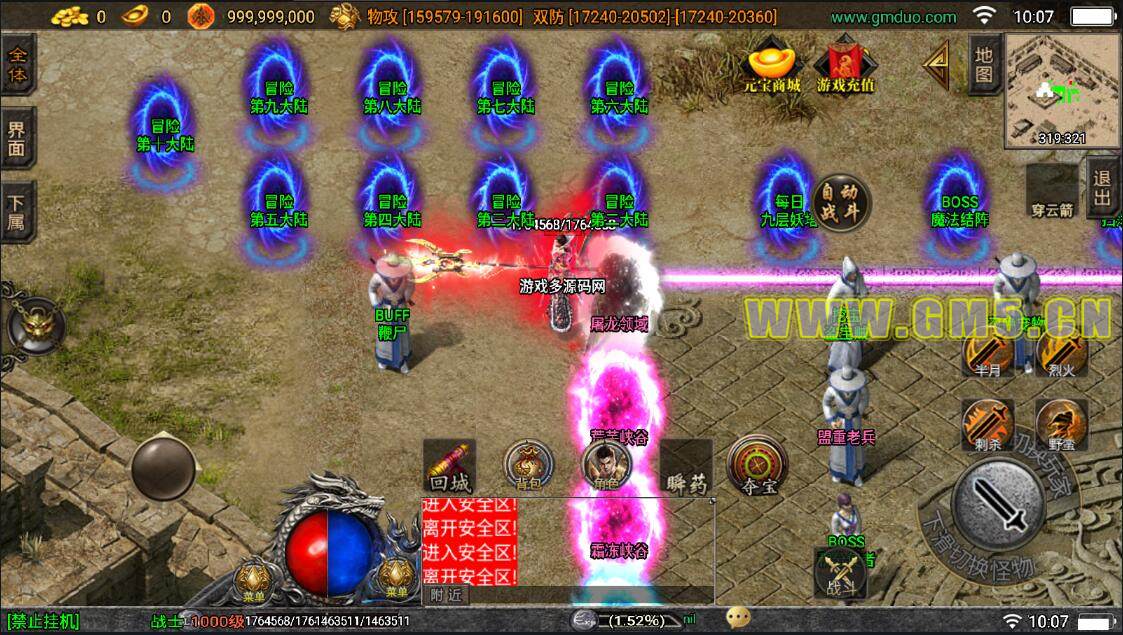1123x635 pixels.
Task: Select the 附近 nearby chat tab
Action: tap(446, 594)
